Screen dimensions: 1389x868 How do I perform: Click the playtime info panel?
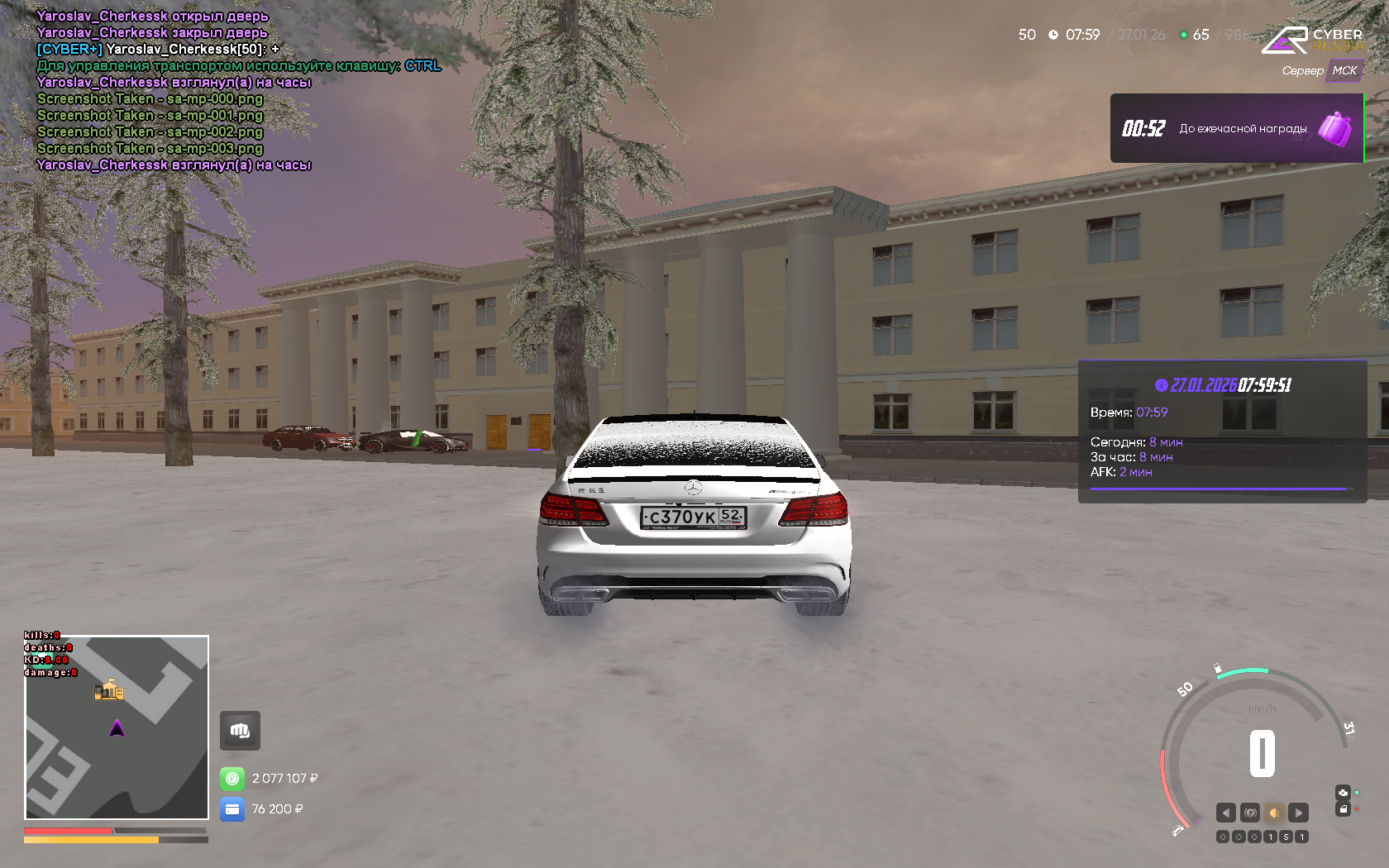click(1222, 432)
